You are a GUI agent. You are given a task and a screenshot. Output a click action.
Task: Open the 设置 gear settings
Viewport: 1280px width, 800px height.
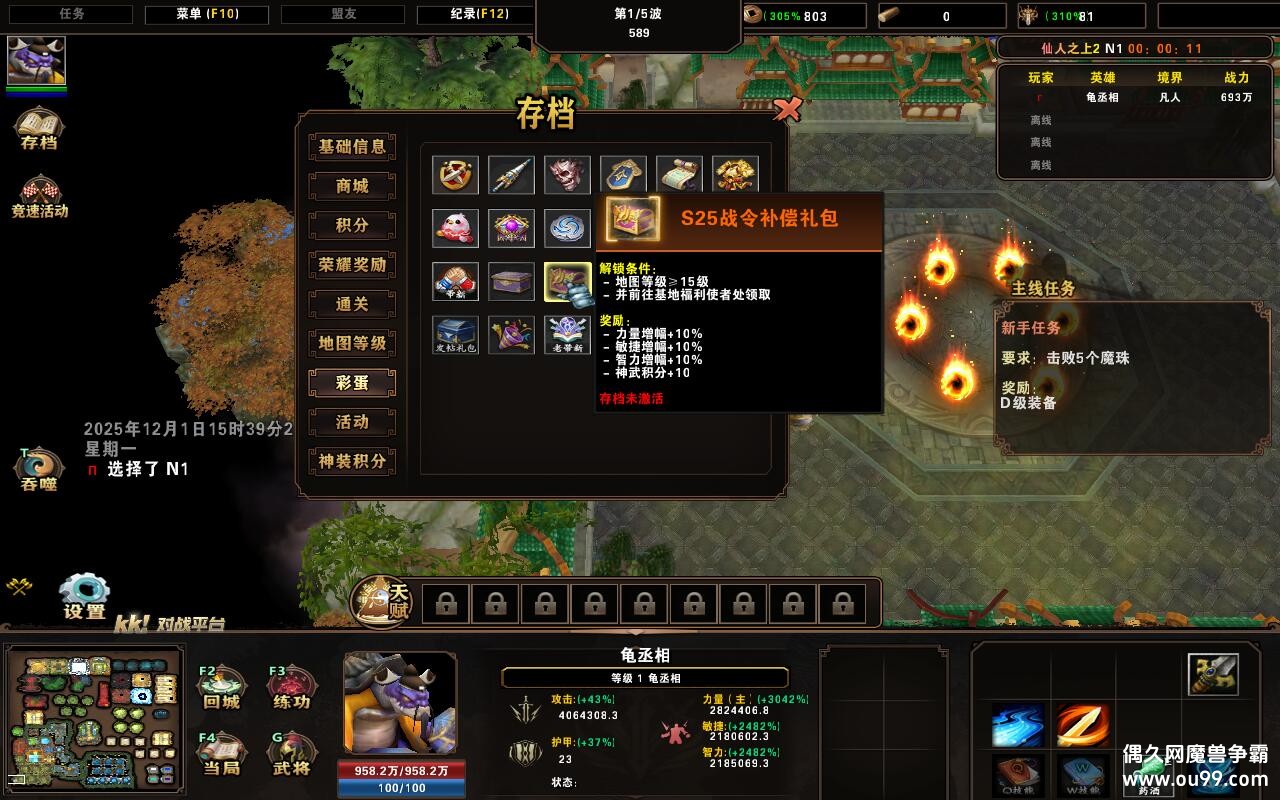tap(84, 595)
